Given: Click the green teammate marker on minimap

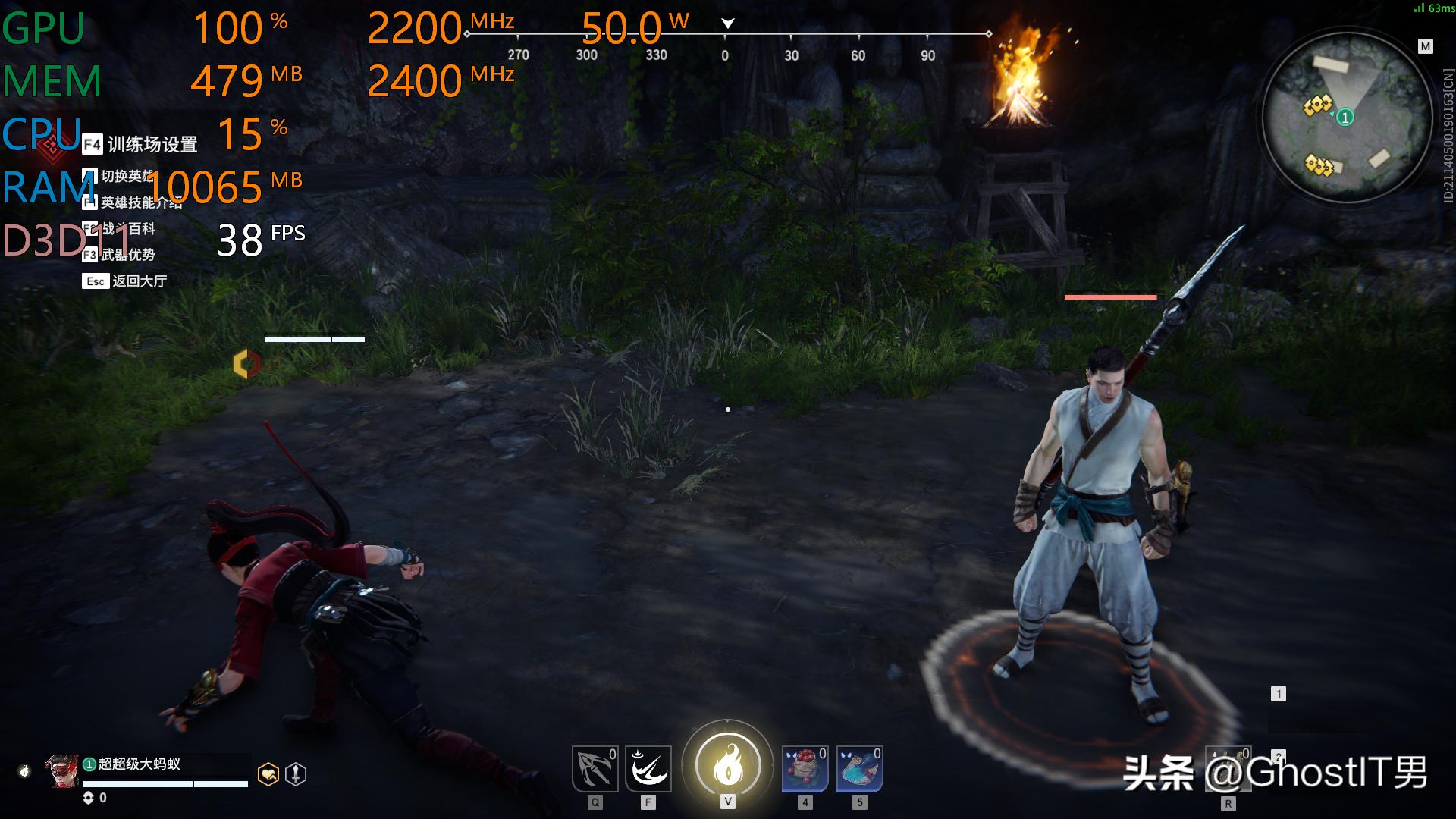Looking at the screenshot, I should pos(1345,118).
